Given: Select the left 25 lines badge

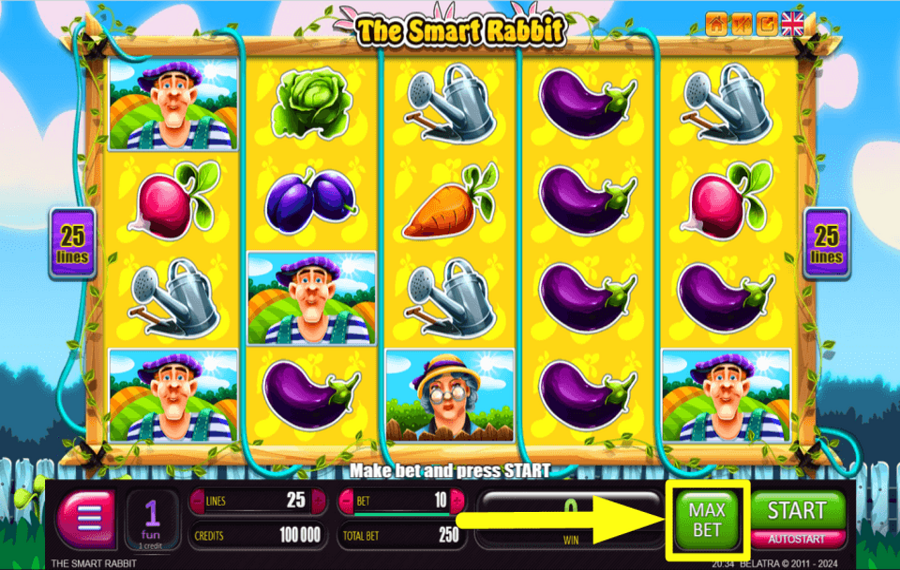Looking at the screenshot, I should pyautogui.click(x=73, y=243).
